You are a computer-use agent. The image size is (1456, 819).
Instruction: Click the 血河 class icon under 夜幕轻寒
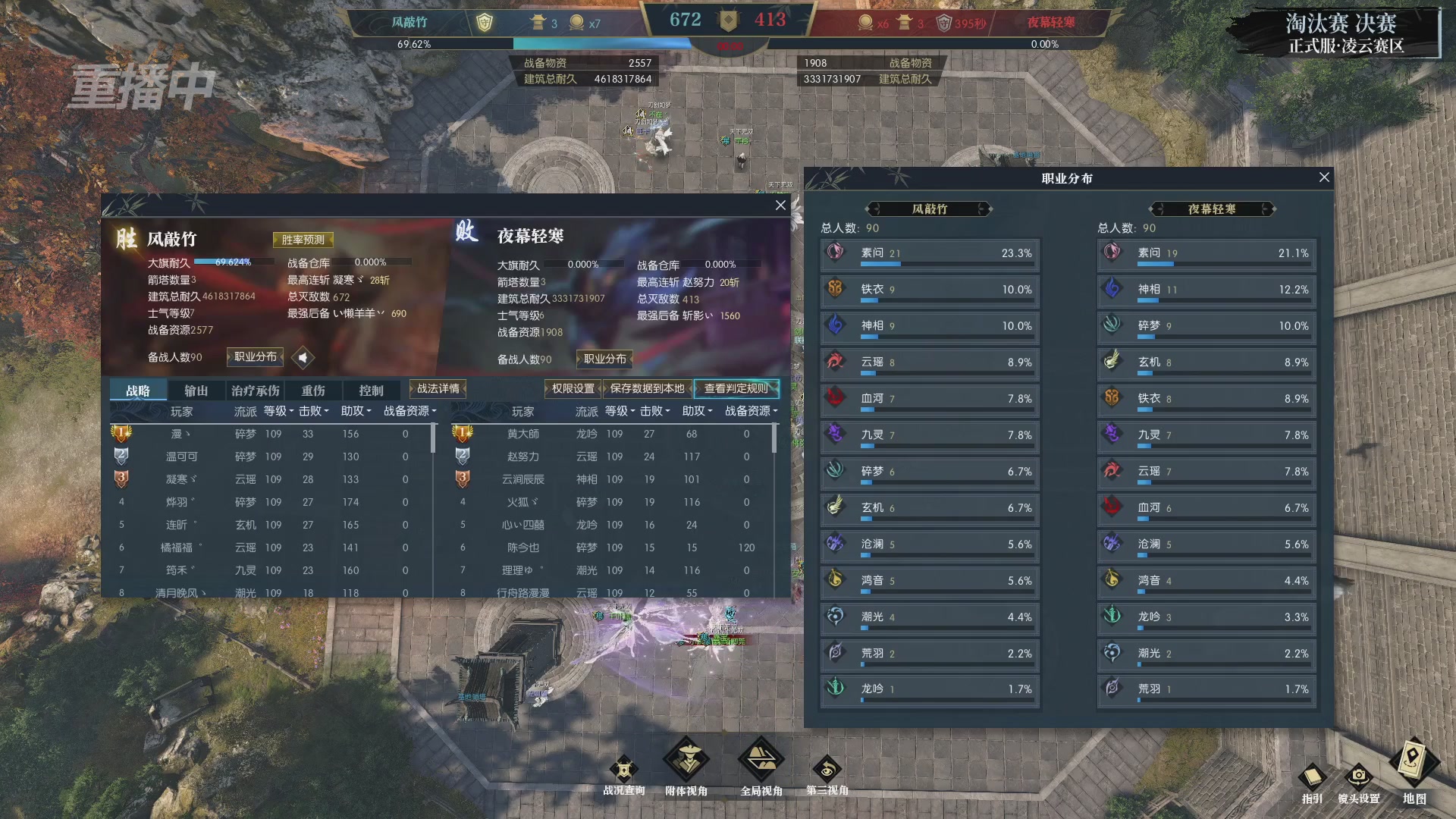pyautogui.click(x=1112, y=507)
